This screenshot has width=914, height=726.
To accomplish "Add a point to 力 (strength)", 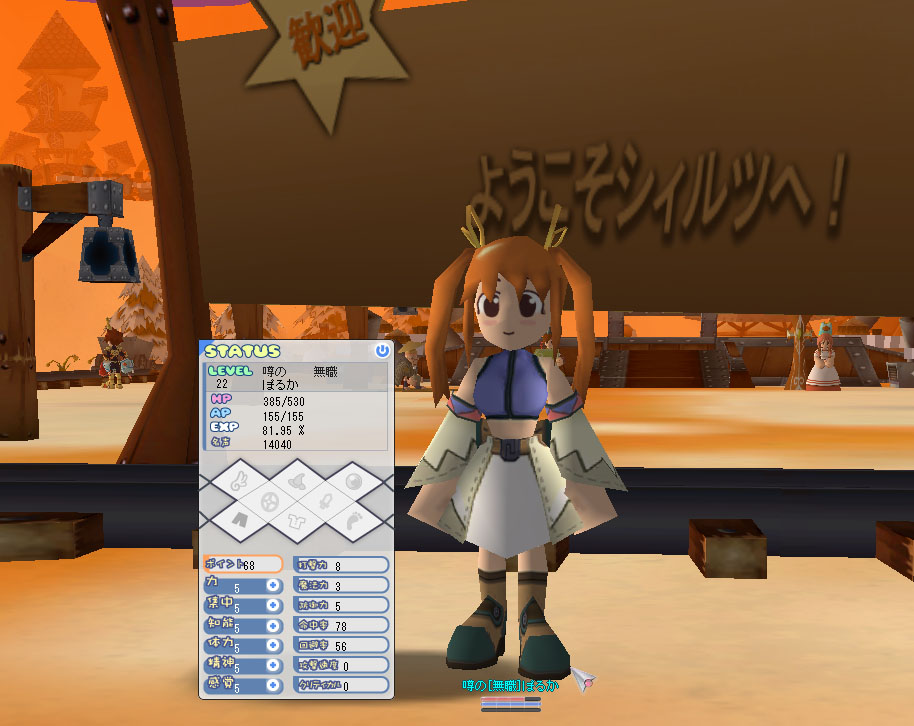I will [272, 585].
